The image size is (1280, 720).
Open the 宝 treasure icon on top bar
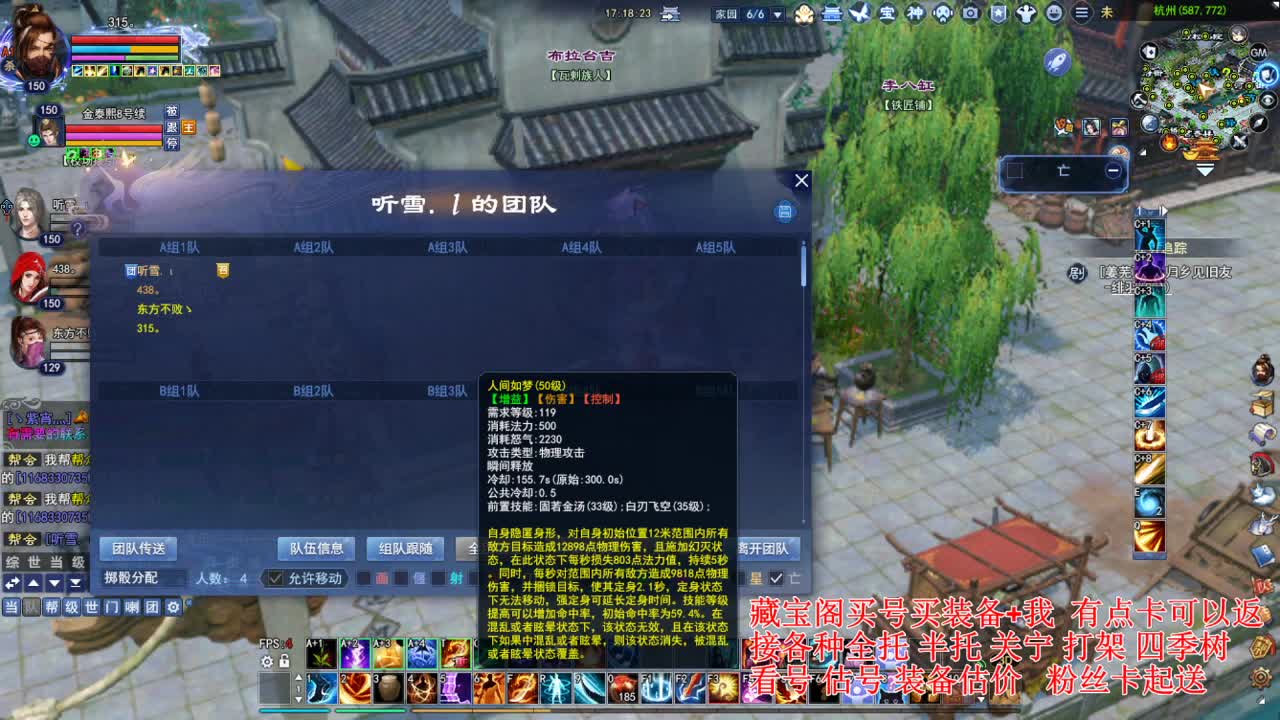[x=890, y=12]
